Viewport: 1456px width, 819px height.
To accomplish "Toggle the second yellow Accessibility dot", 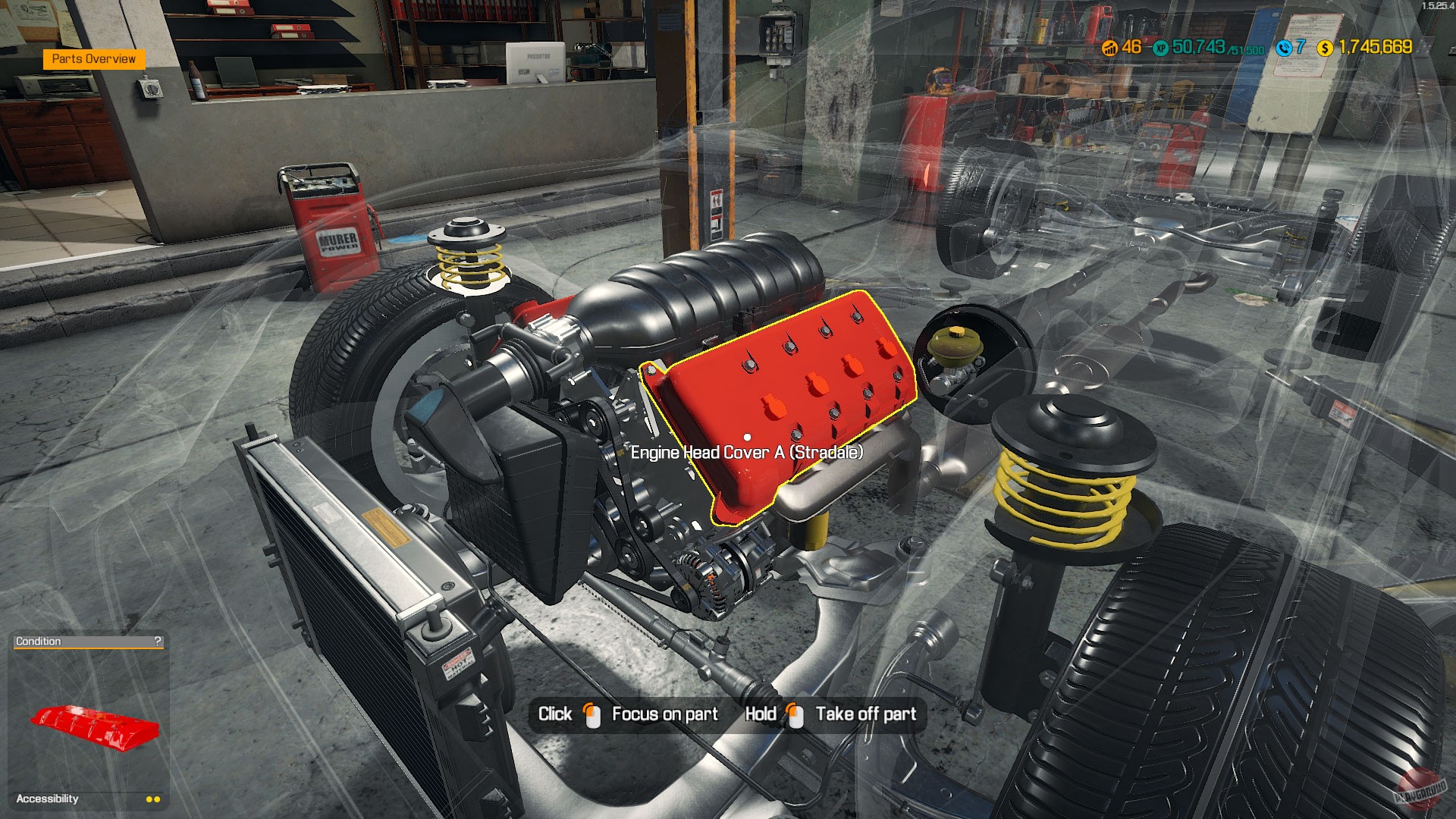I will pyautogui.click(x=156, y=799).
